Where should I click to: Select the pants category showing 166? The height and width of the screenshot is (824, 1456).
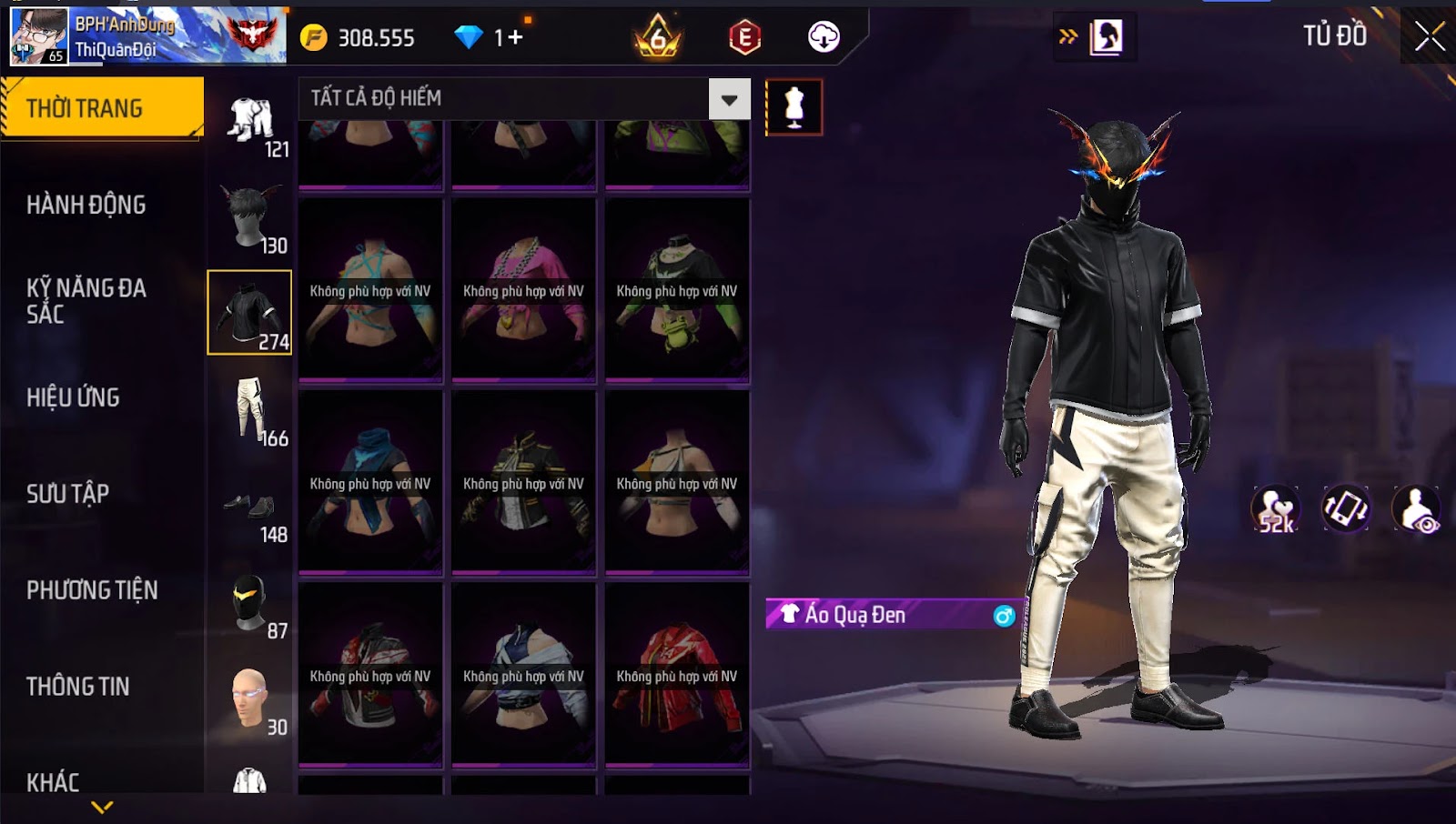[x=250, y=411]
